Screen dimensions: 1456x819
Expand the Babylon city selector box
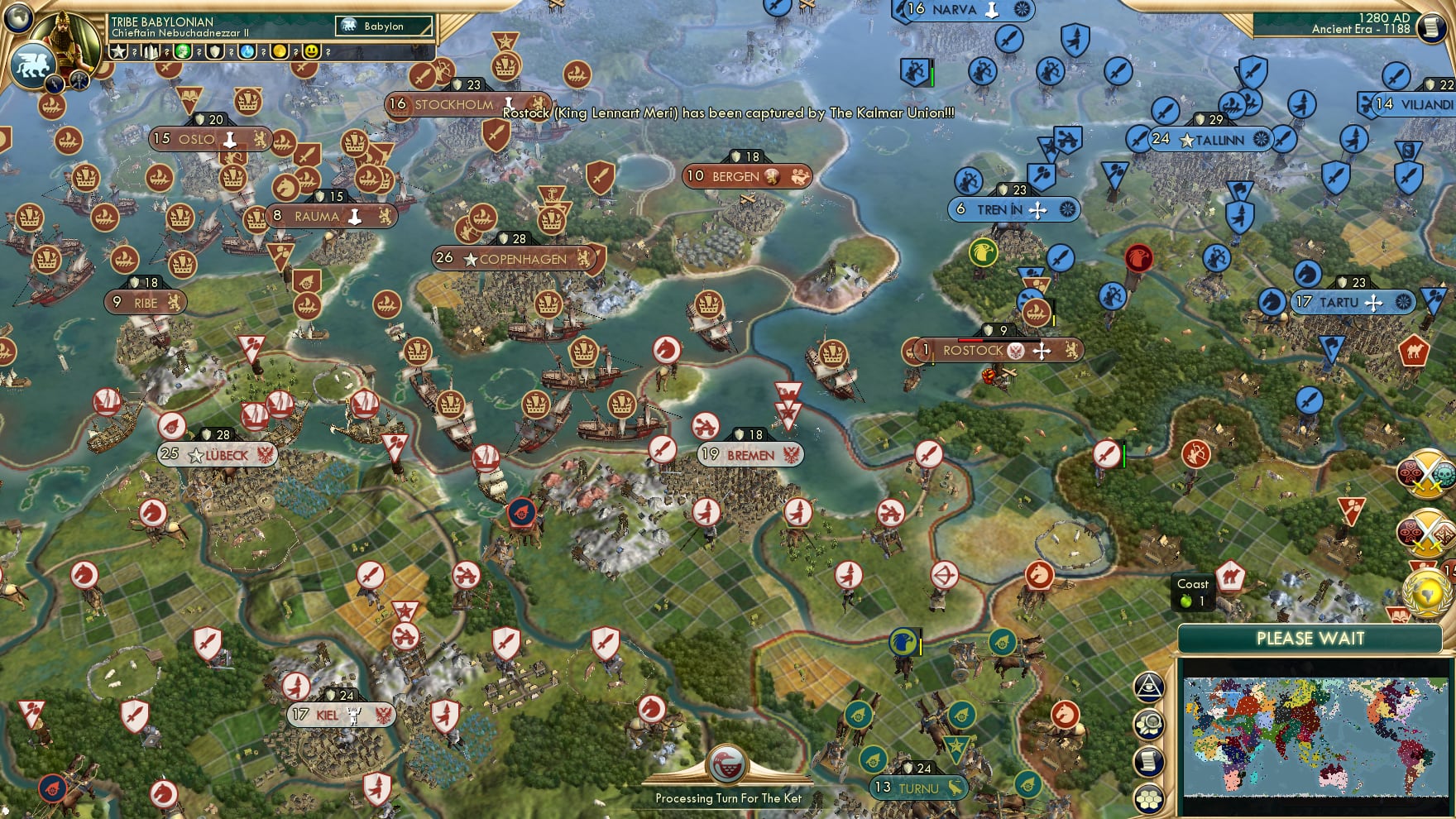tap(384, 26)
